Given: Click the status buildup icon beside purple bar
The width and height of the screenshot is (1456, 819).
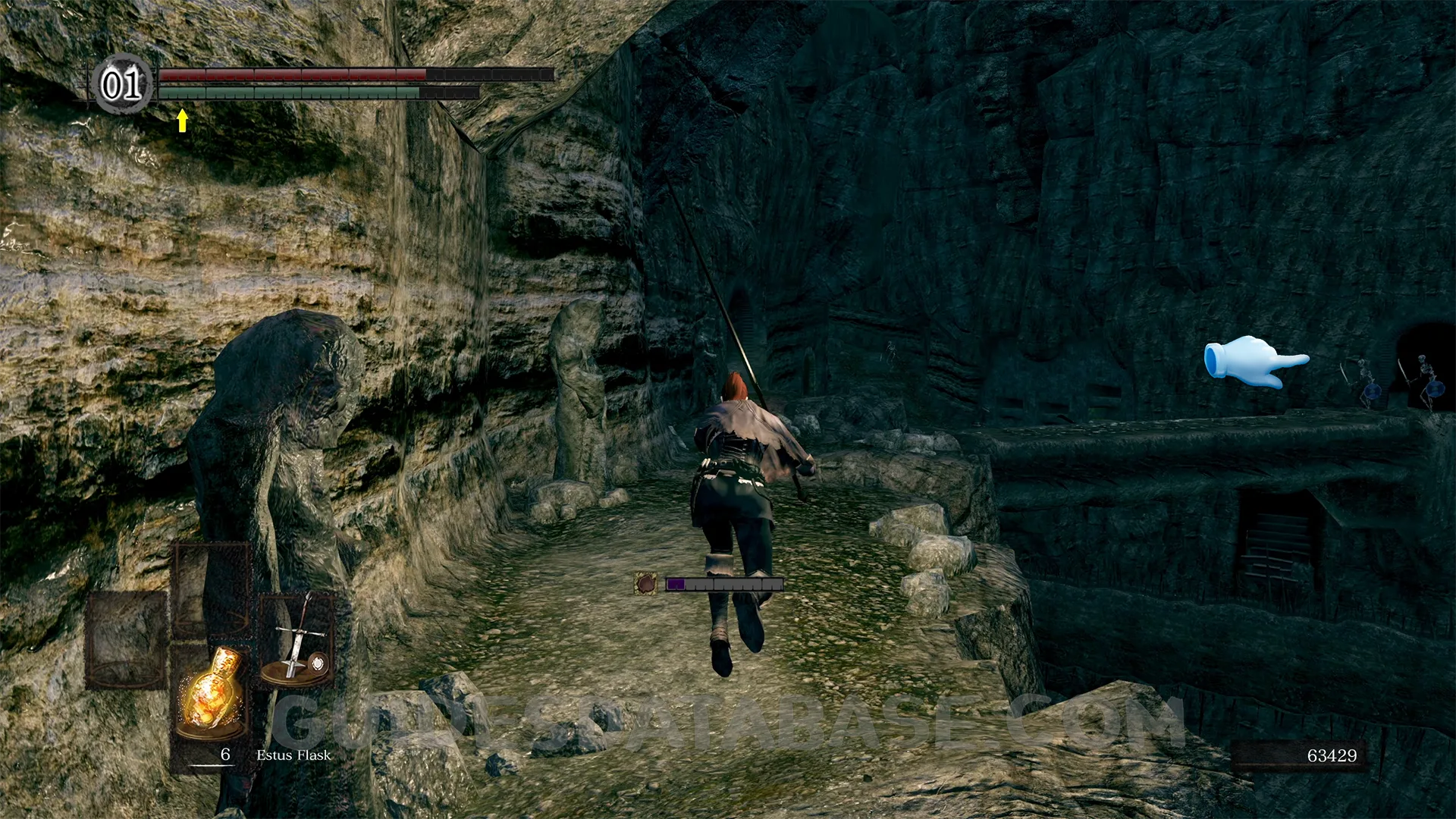Looking at the screenshot, I should [x=646, y=583].
